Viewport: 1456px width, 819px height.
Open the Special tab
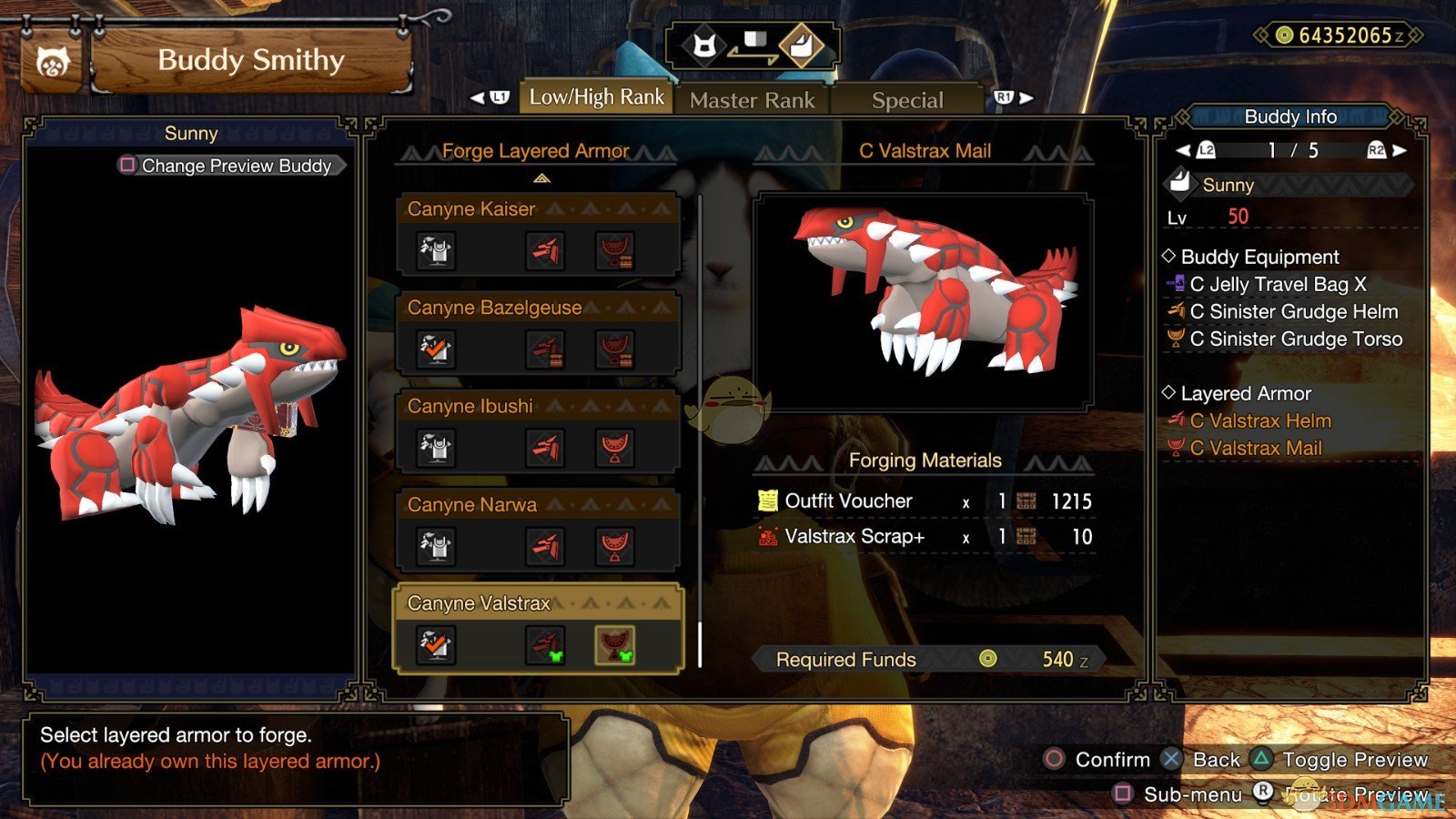pyautogui.click(x=907, y=100)
